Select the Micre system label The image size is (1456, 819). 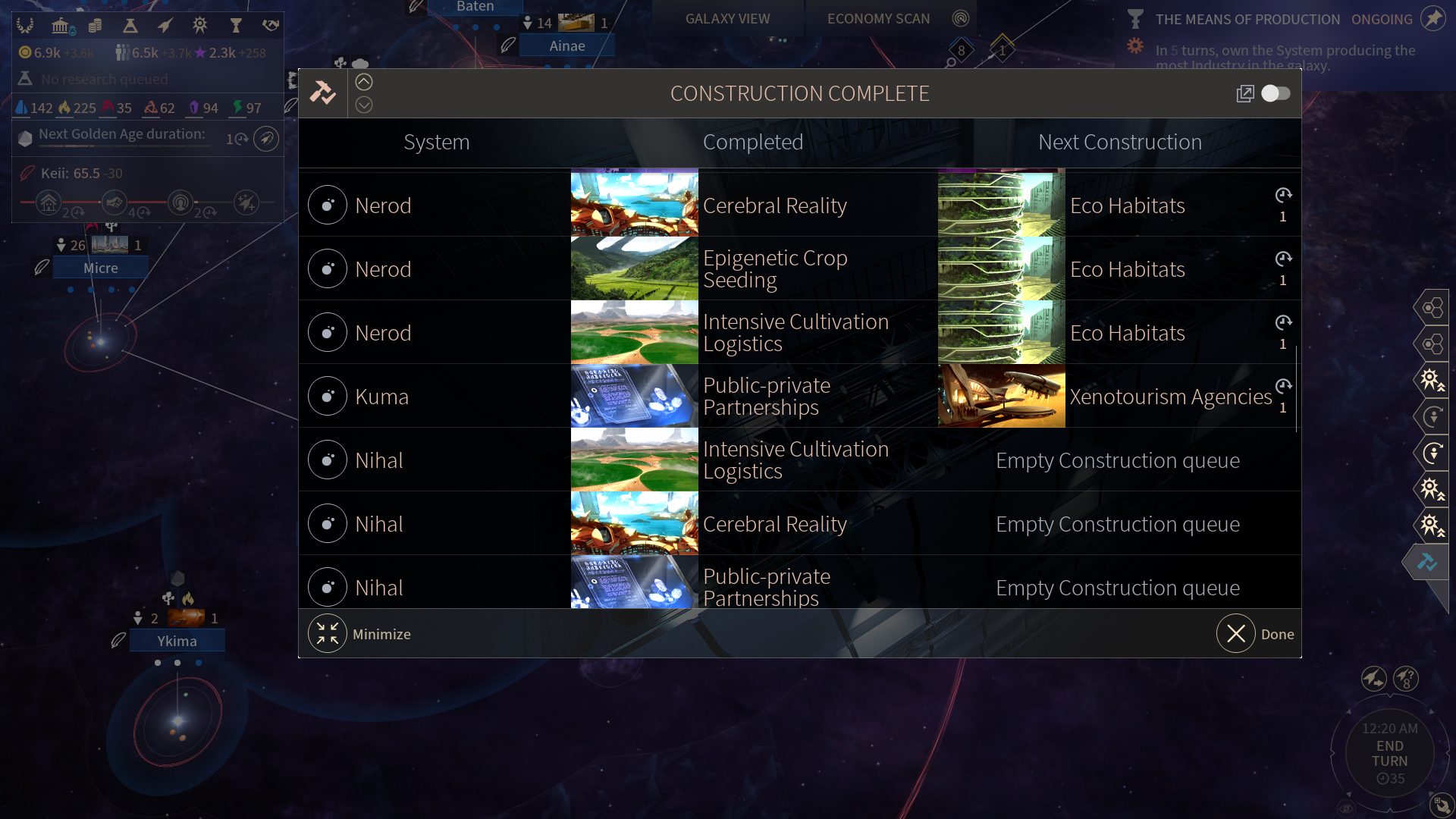click(101, 268)
